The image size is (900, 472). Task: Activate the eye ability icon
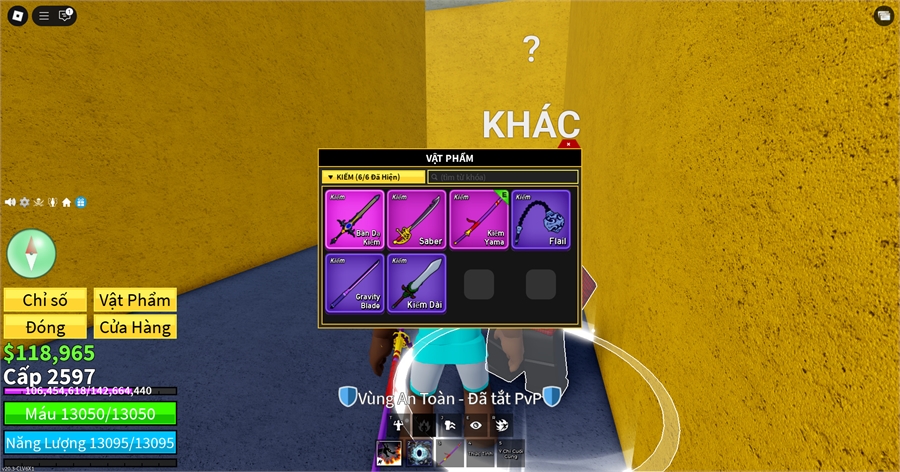pyautogui.click(x=475, y=425)
